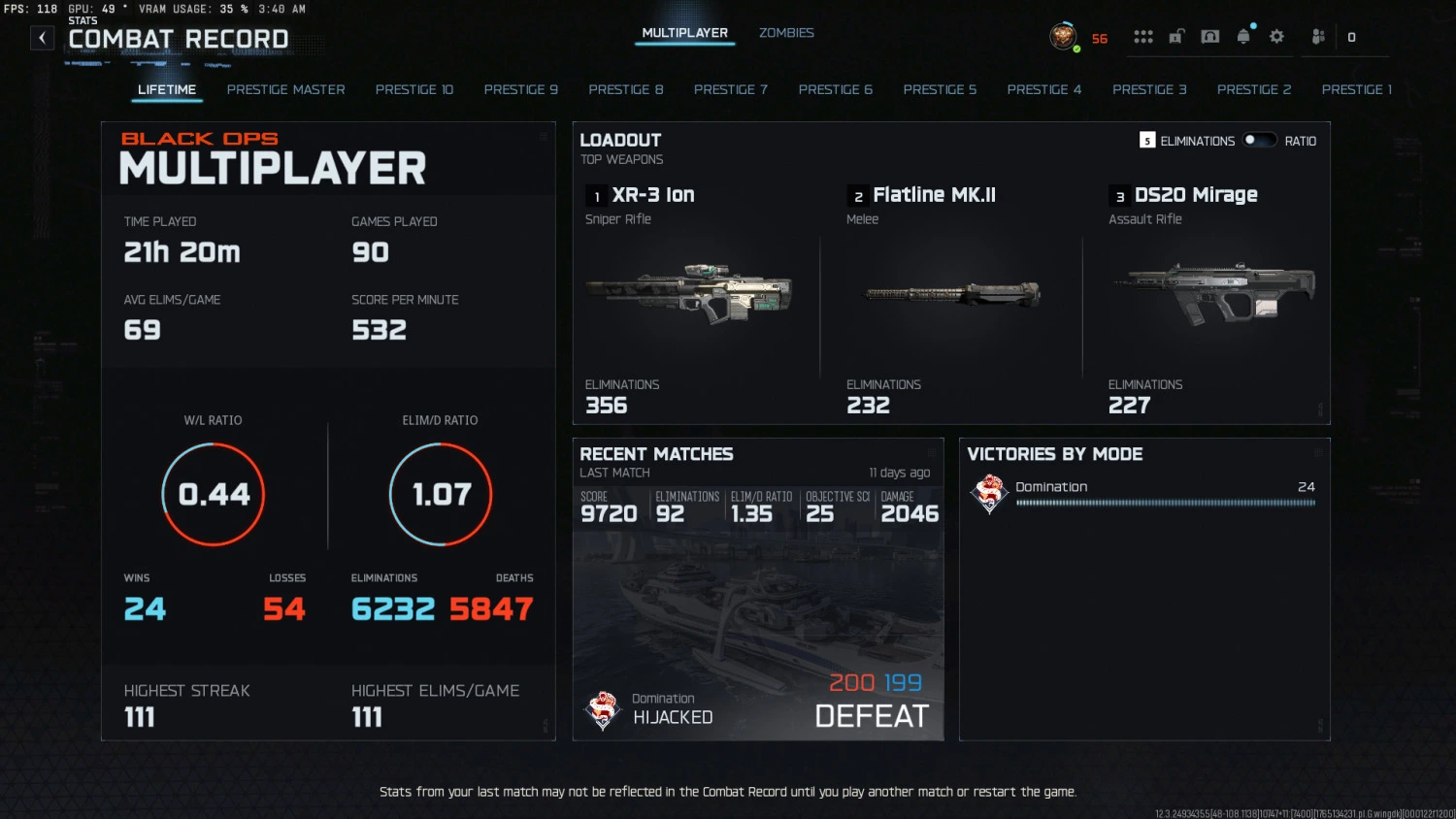Click the unlock/store icon in the header
1456x819 pixels.
click(x=1175, y=36)
